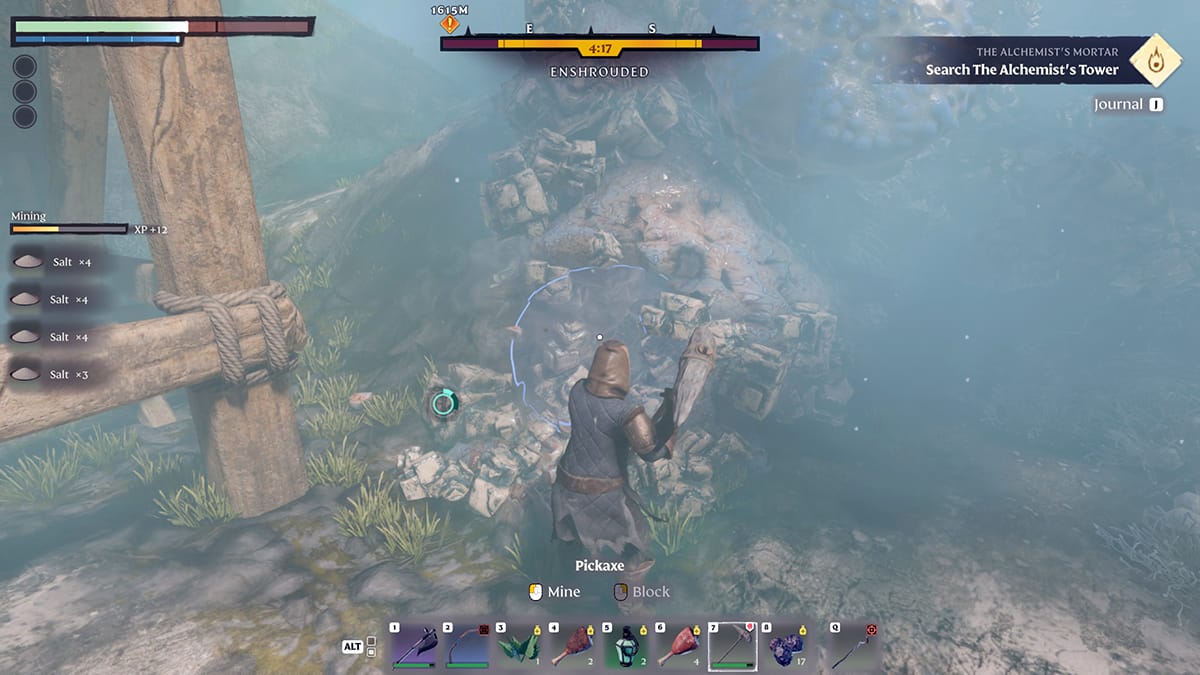Viewport: 1200px width, 675px height.
Task: Select the raw meat in slot 6
Action: [x=681, y=646]
